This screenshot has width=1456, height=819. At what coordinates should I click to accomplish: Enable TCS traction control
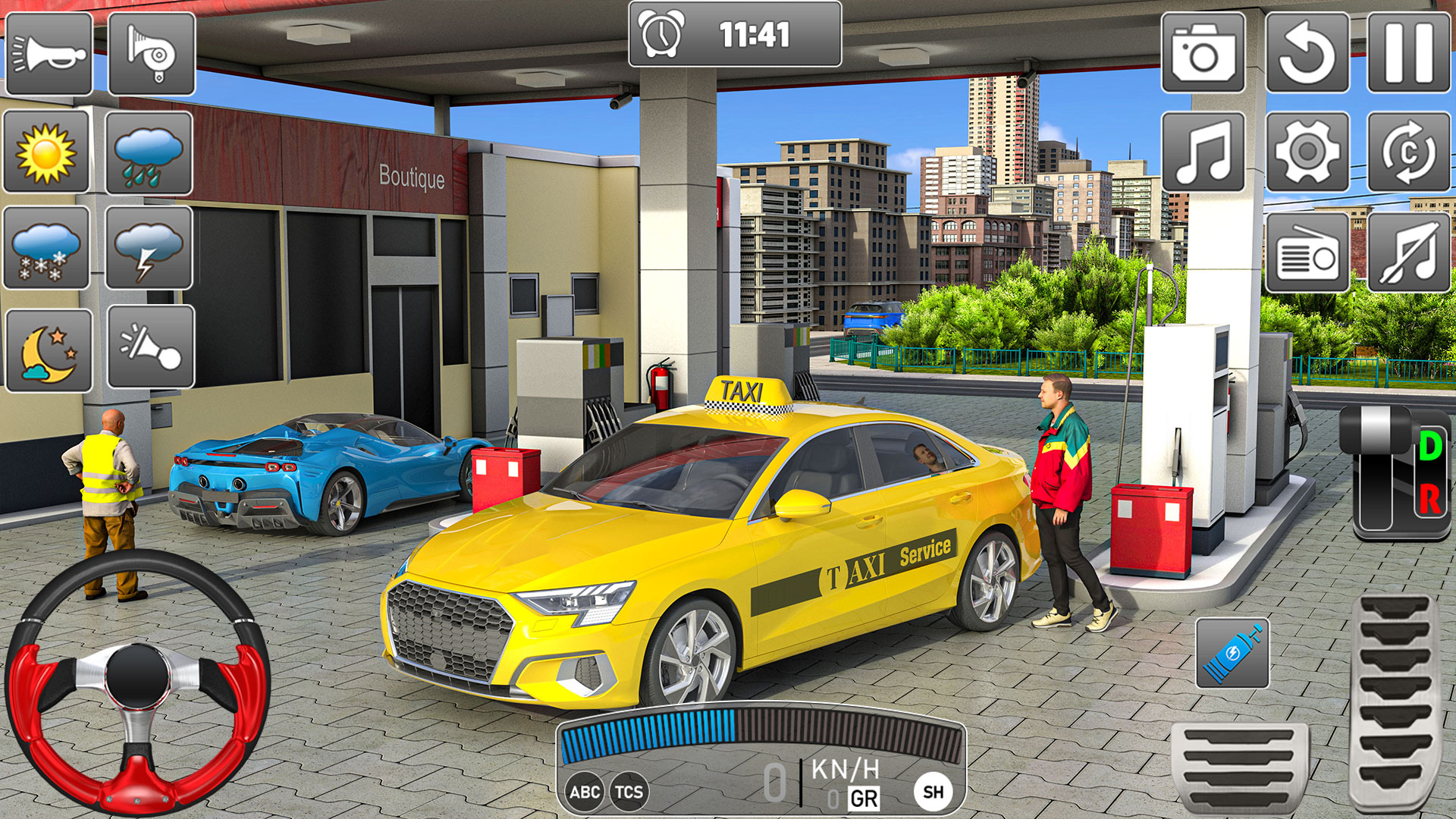[x=628, y=790]
